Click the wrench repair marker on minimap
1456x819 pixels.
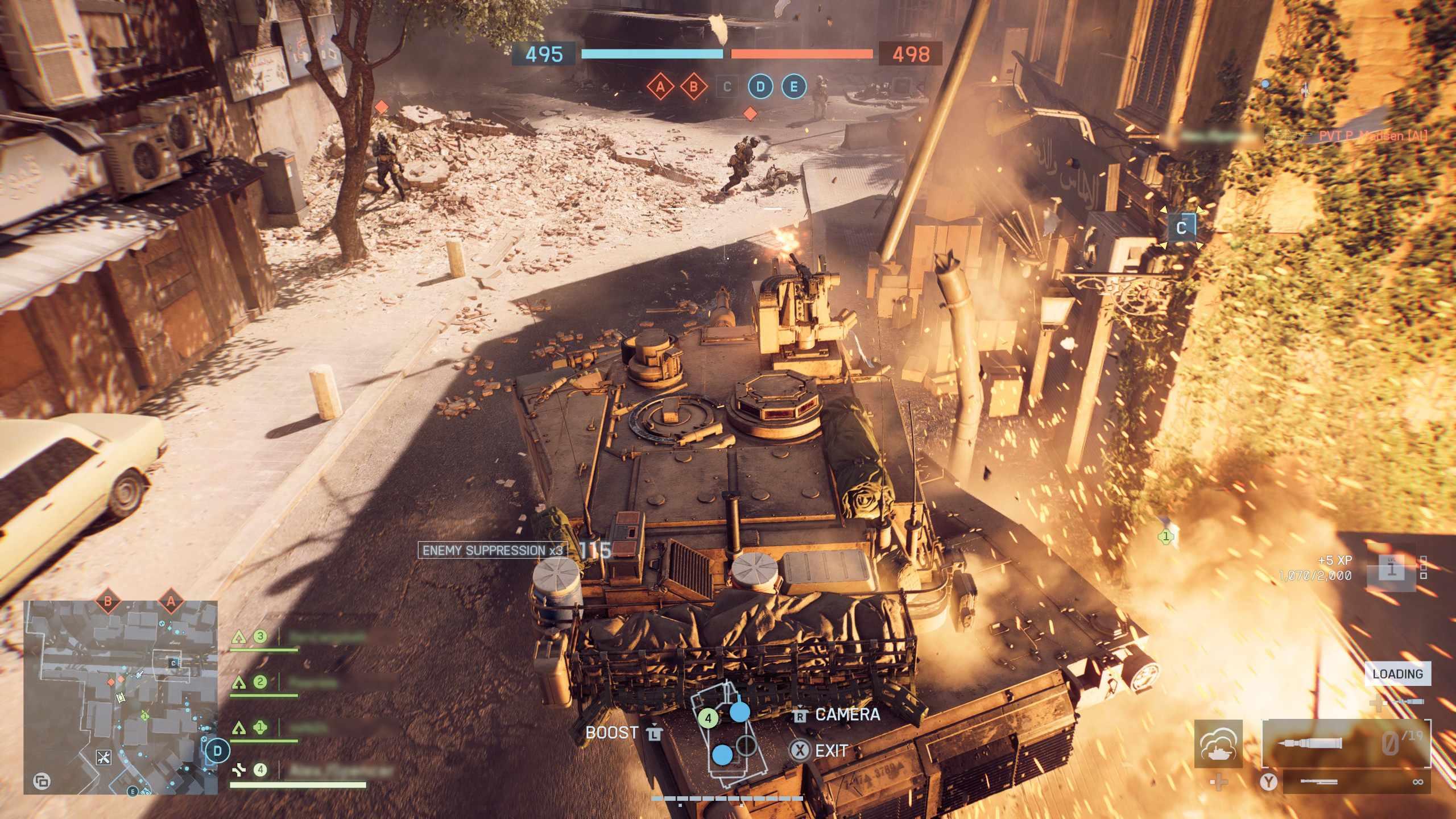click(104, 758)
